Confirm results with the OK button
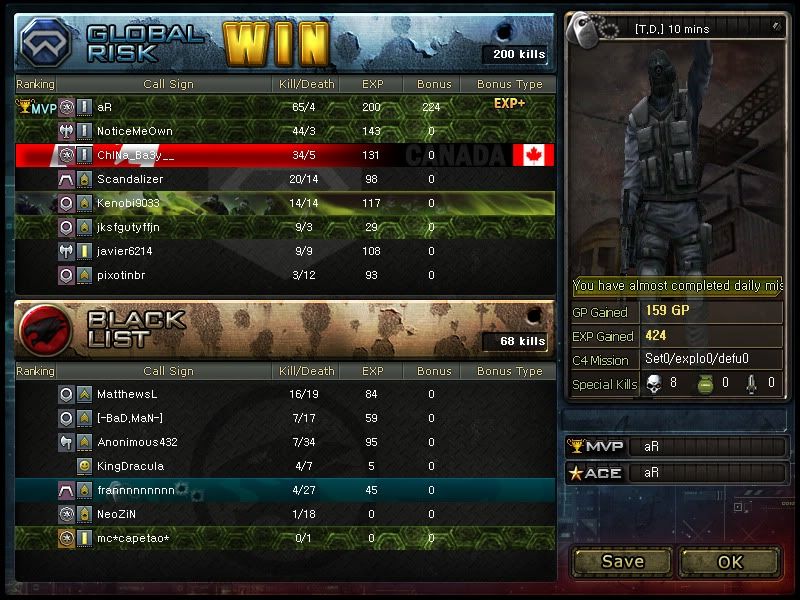The height and width of the screenshot is (600, 800). (730, 561)
